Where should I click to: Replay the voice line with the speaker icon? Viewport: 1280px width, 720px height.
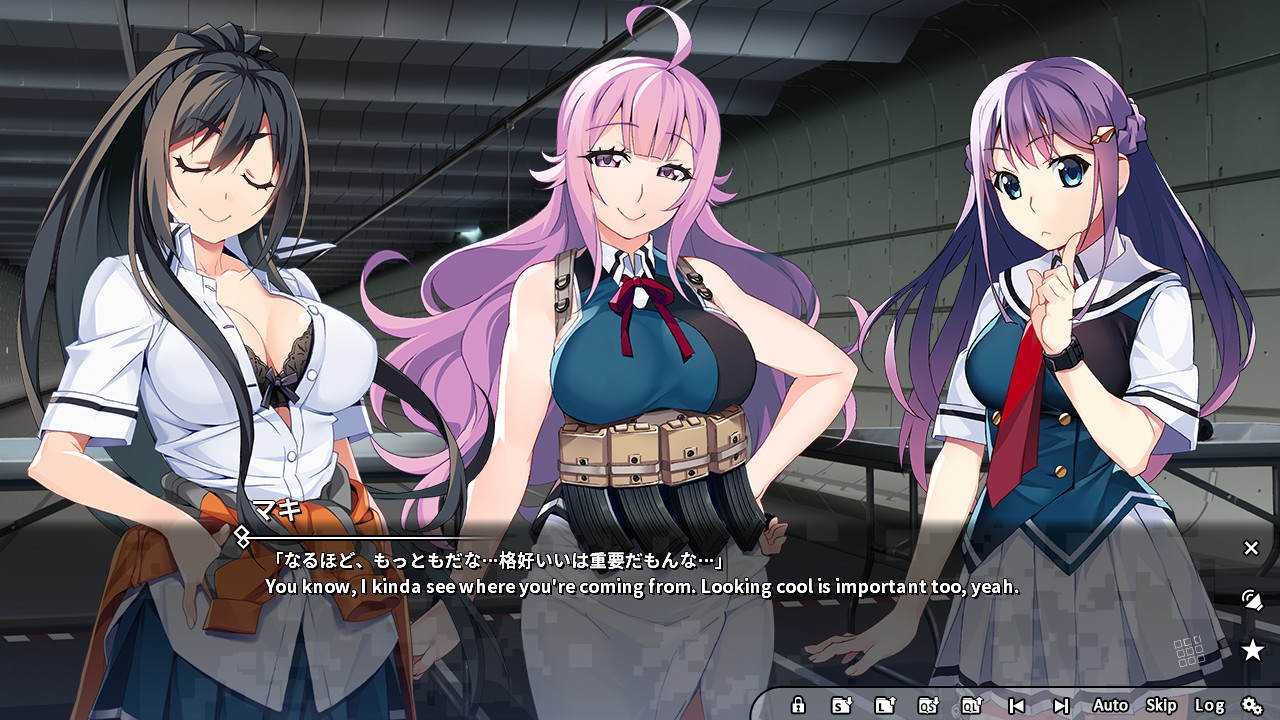coord(1252,601)
